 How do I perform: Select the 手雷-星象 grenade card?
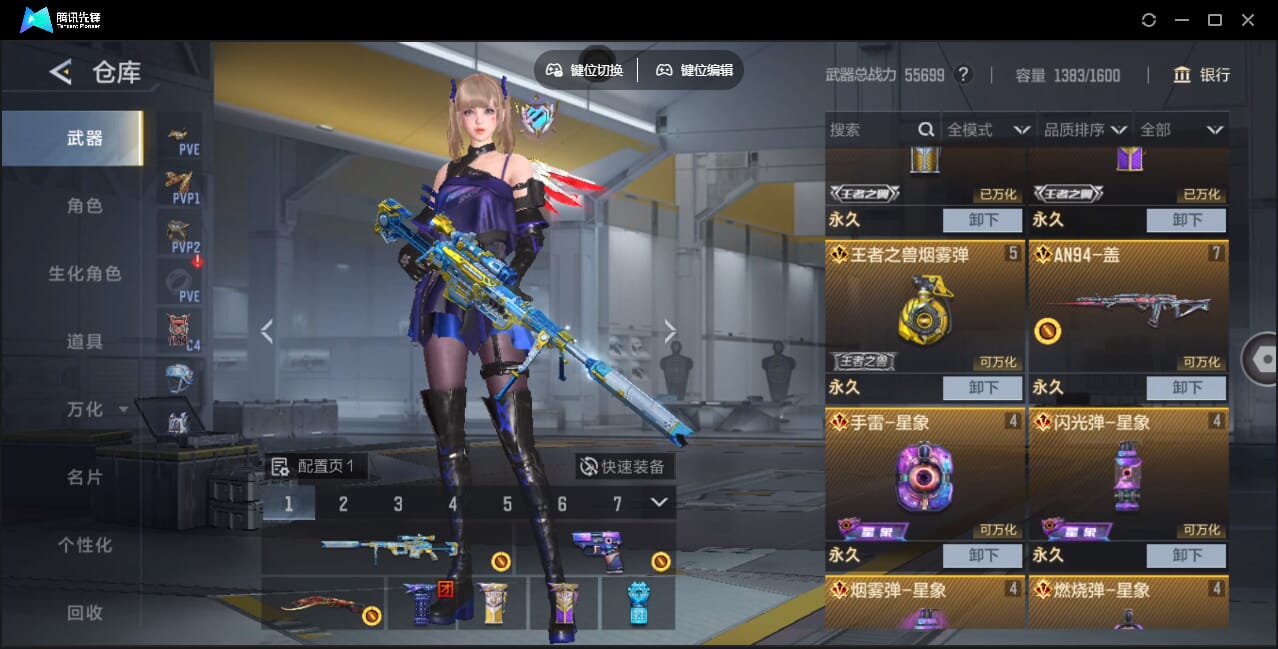924,475
